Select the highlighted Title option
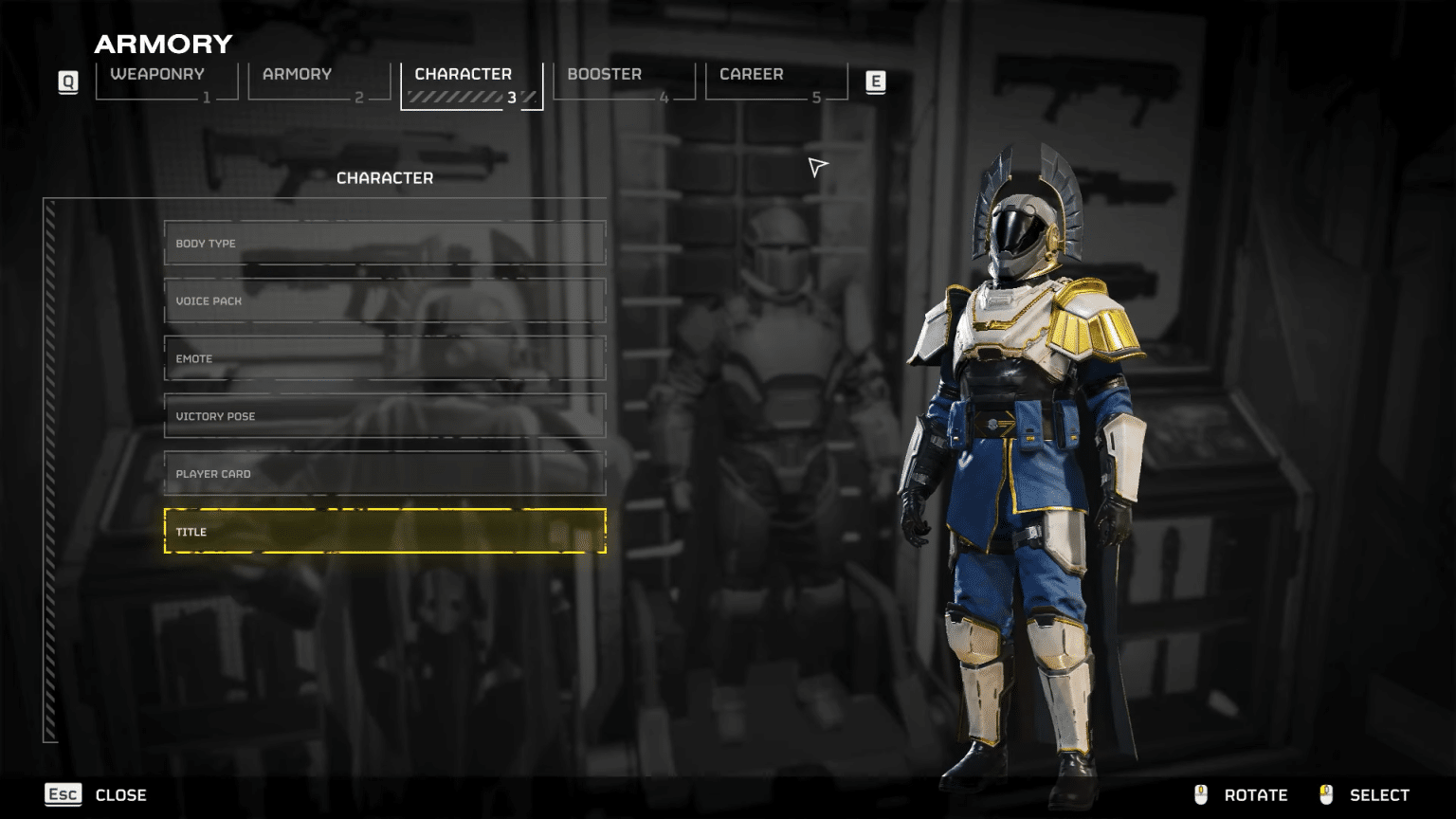Image resolution: width=1456 pixels, height=819 pixels. point(384,531)
